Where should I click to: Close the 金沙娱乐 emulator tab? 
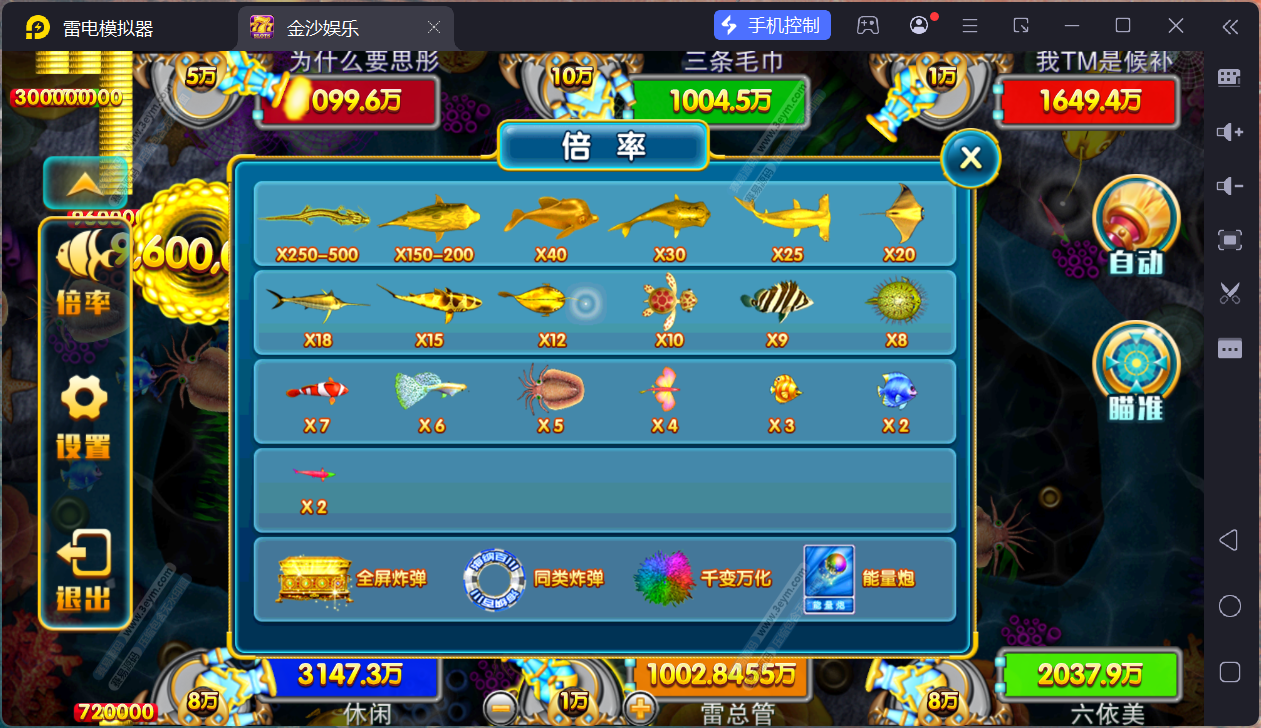[434, 27]
